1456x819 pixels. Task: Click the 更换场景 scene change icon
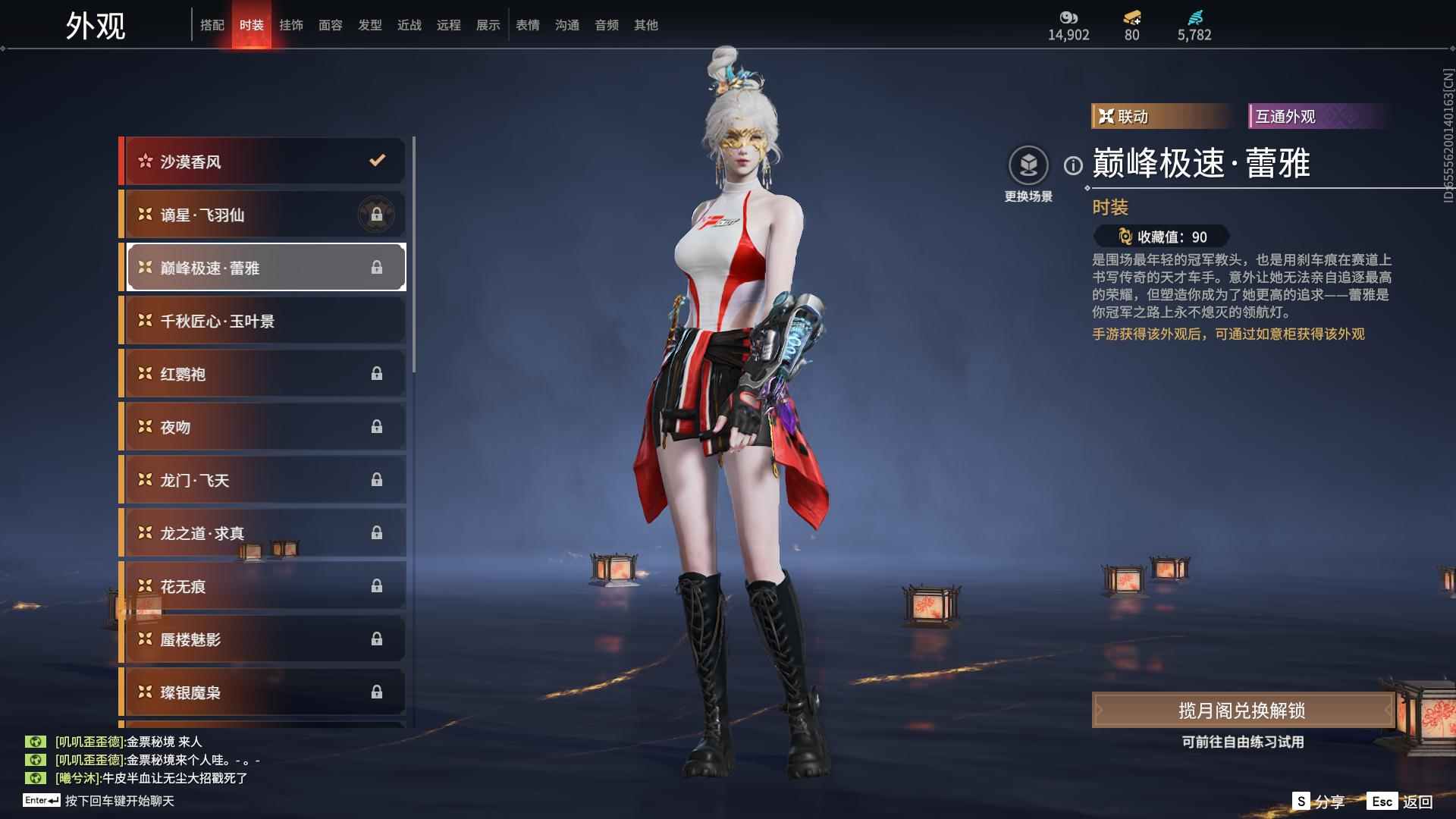(1028, 166)
